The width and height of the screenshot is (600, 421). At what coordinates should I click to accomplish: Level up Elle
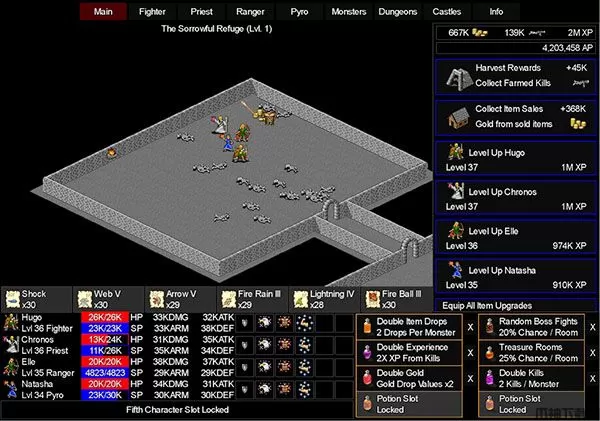515,237
